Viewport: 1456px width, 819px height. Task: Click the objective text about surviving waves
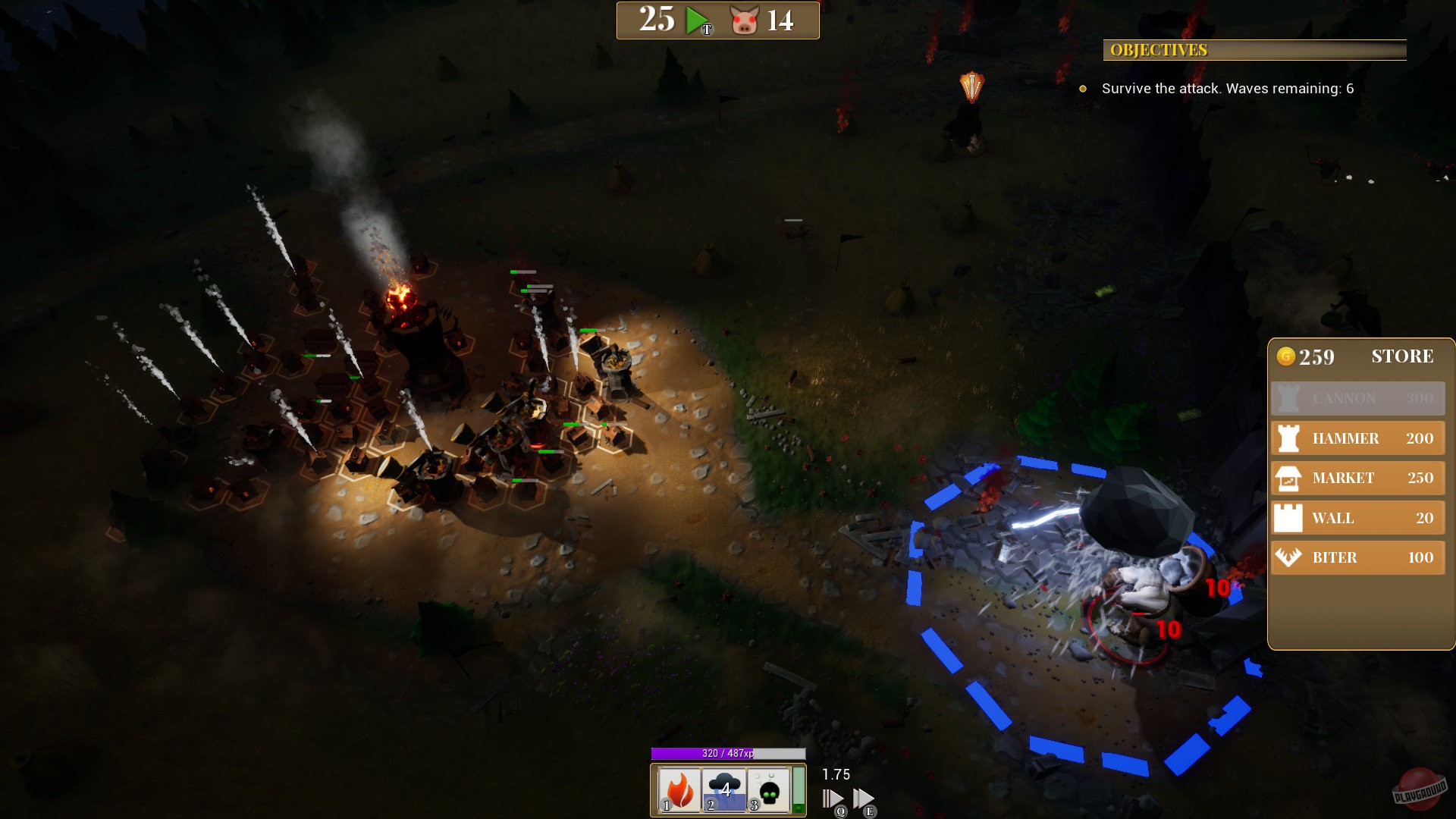[x=1228, y=88]
